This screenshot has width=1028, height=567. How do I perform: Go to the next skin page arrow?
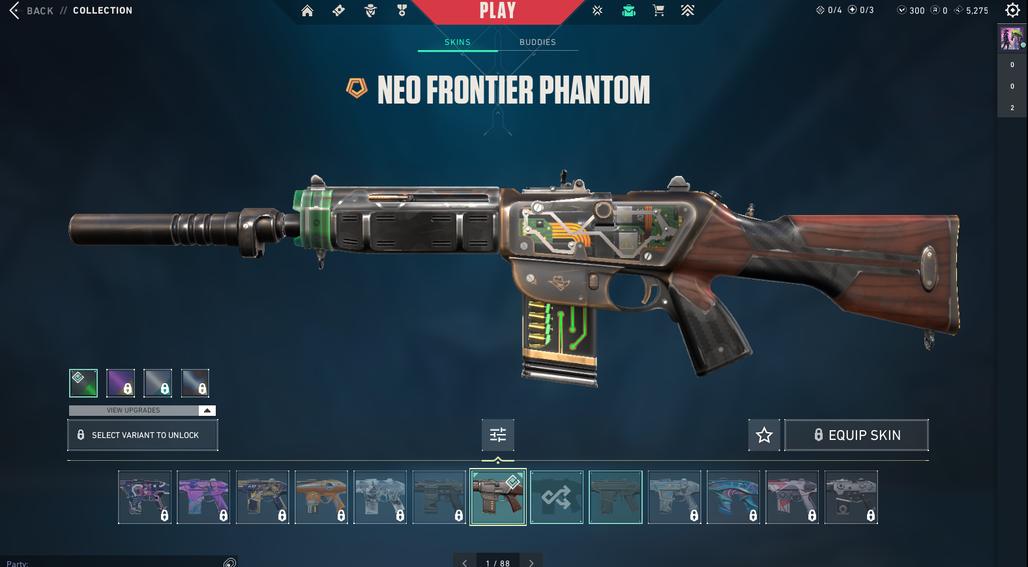pyautogui.click(x=531, y=563)
